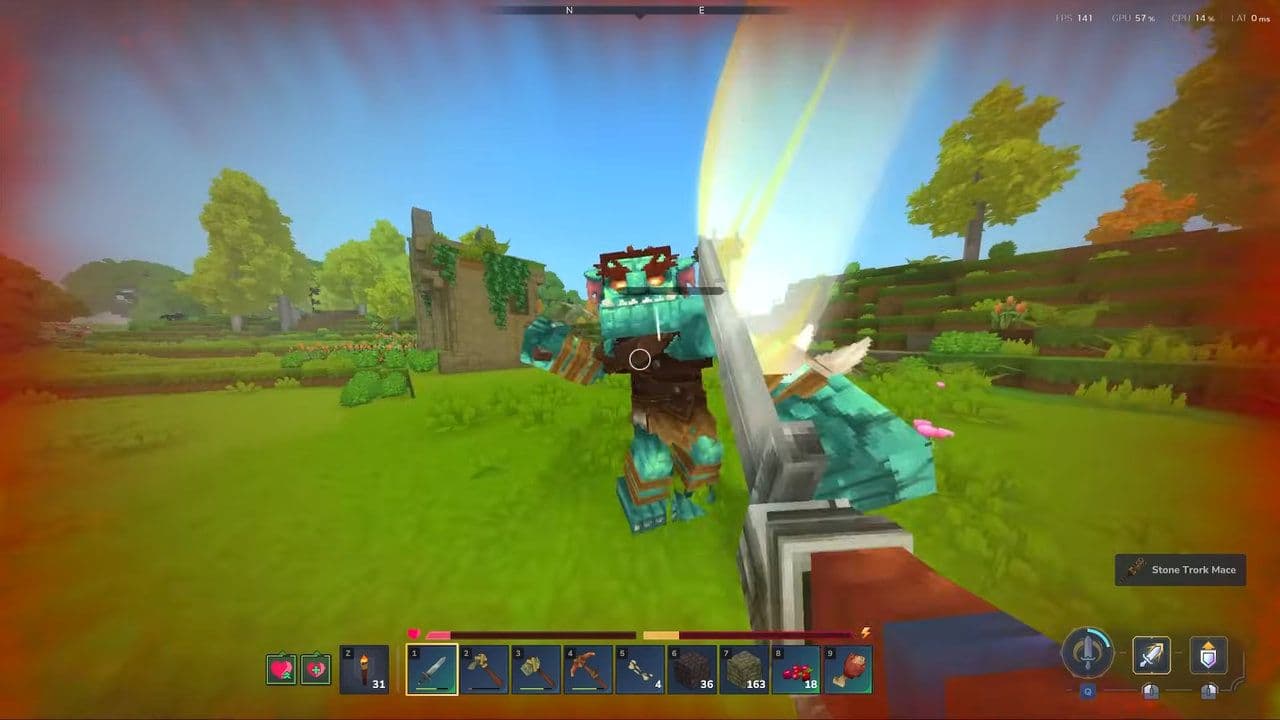Image resolution: width=1280 pixels, height=720 pixels.
Task: Click the health kit plus icon
Action: (316, 668)
